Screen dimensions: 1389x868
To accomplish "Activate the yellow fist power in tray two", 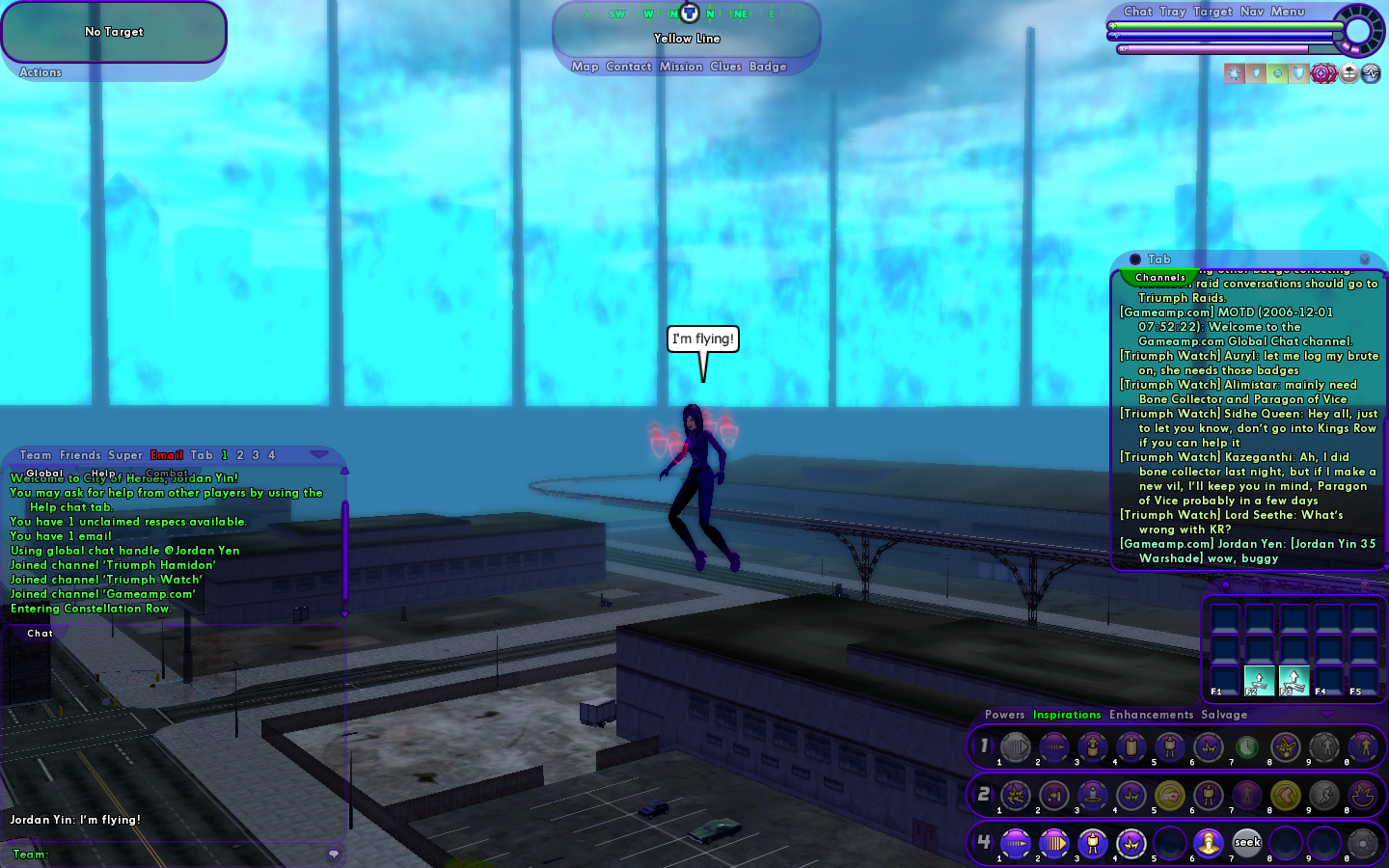I will tap(1170, 795).
